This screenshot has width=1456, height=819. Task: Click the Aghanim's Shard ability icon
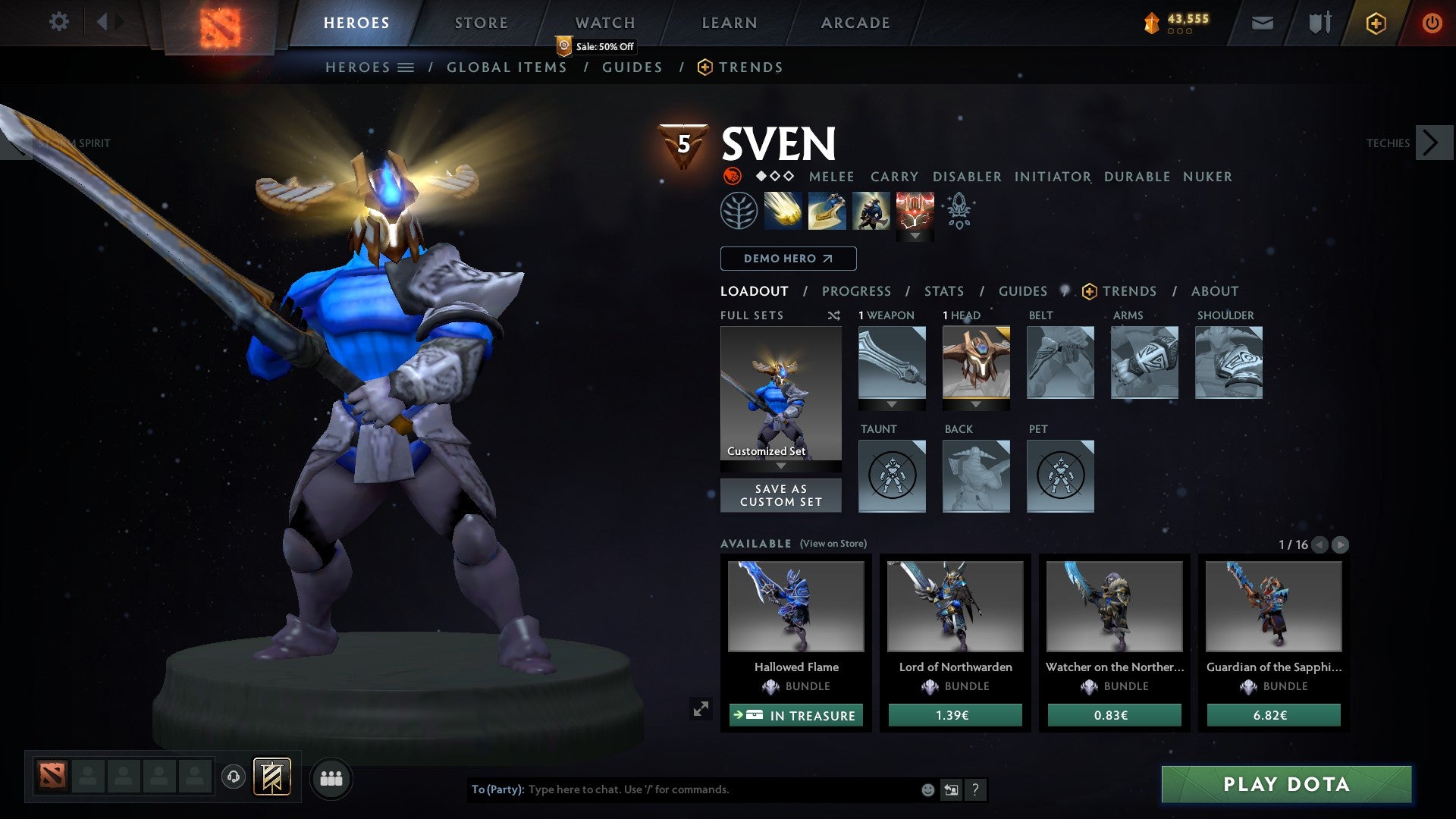pyautogui.click(x=958, y=213)
